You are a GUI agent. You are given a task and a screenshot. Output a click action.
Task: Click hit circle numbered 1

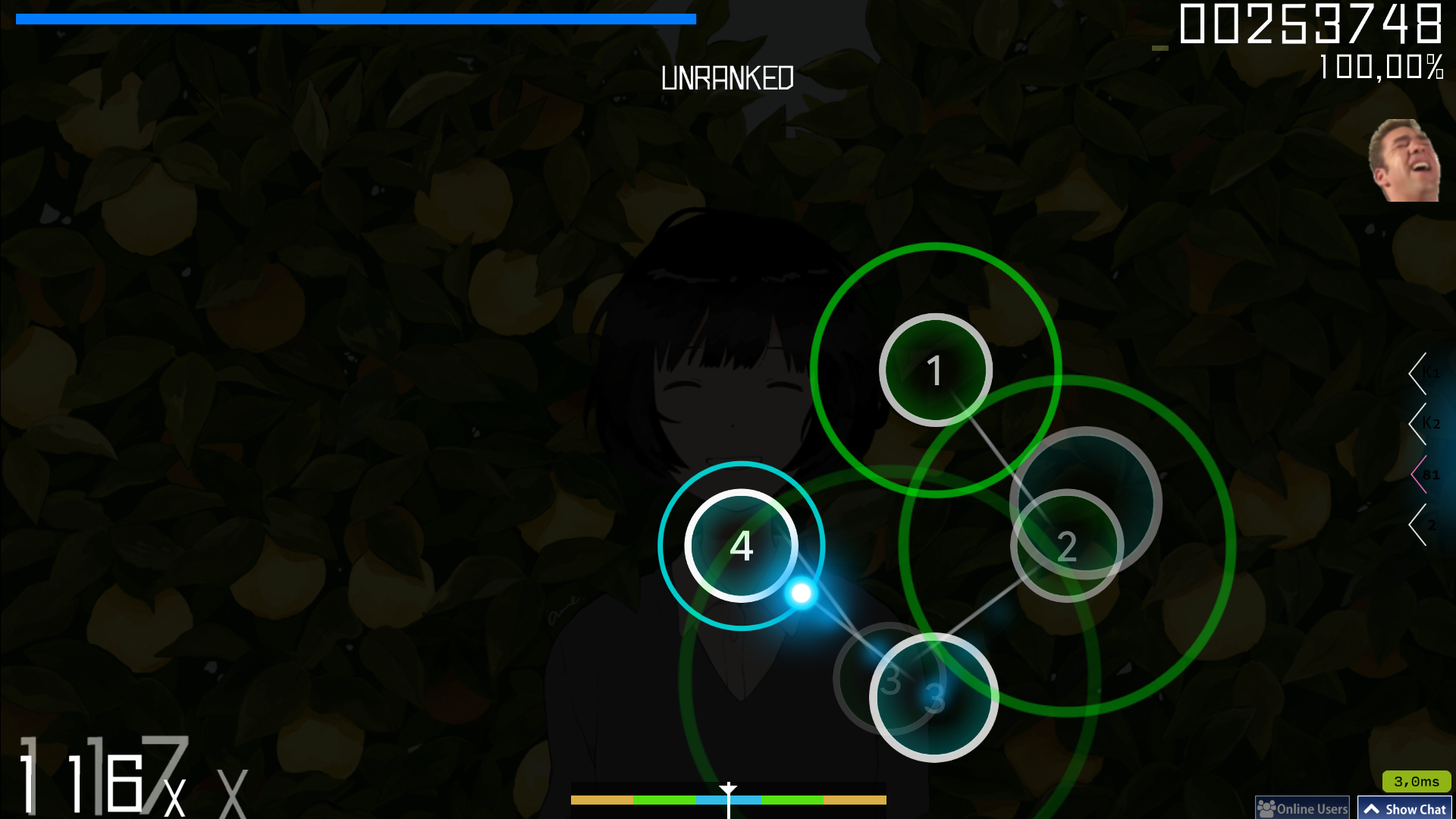click(935, 371)
